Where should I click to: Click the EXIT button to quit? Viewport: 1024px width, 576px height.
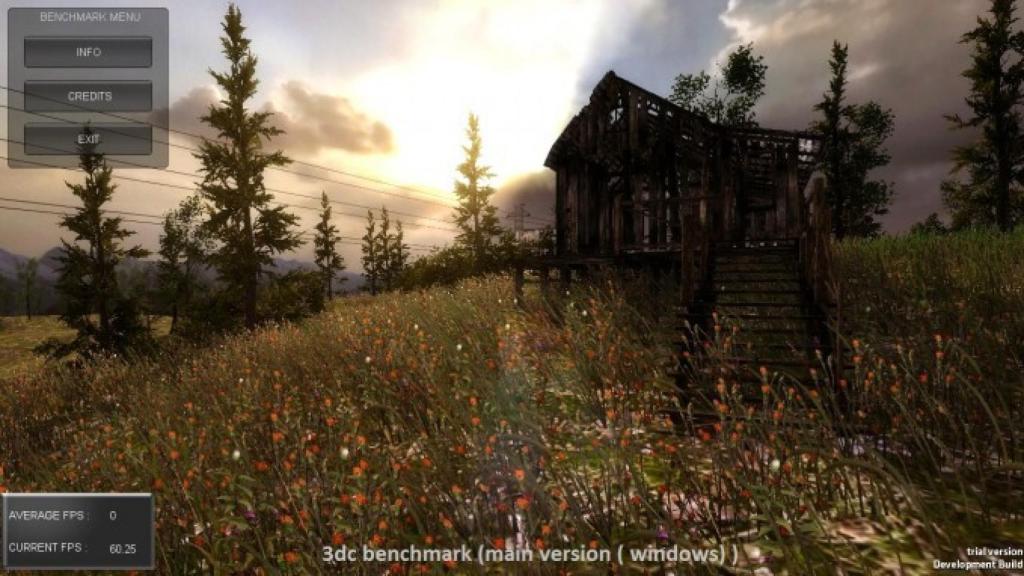point(88,139)
